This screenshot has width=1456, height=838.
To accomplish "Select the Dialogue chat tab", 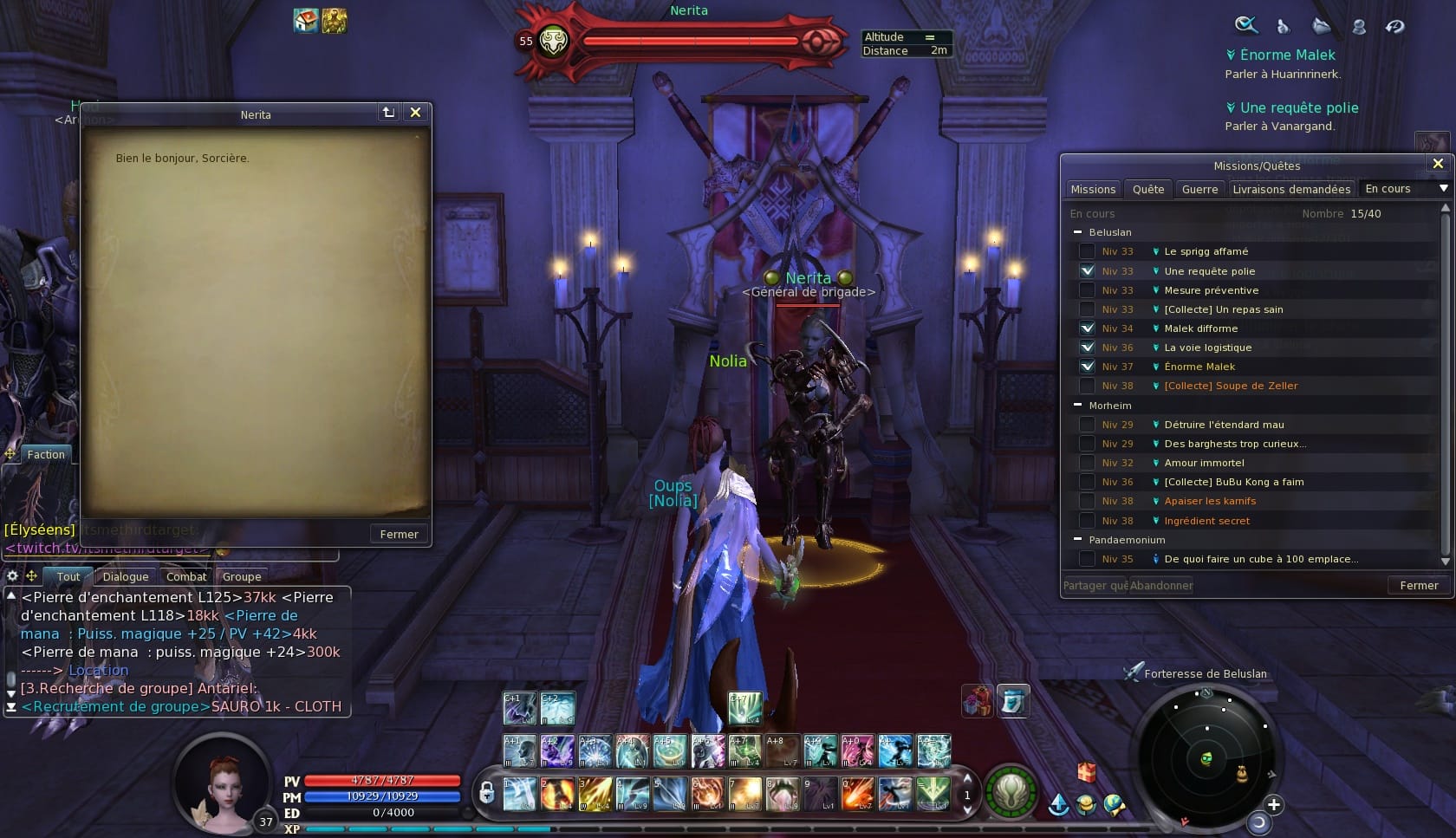I will tap(126, 577).
